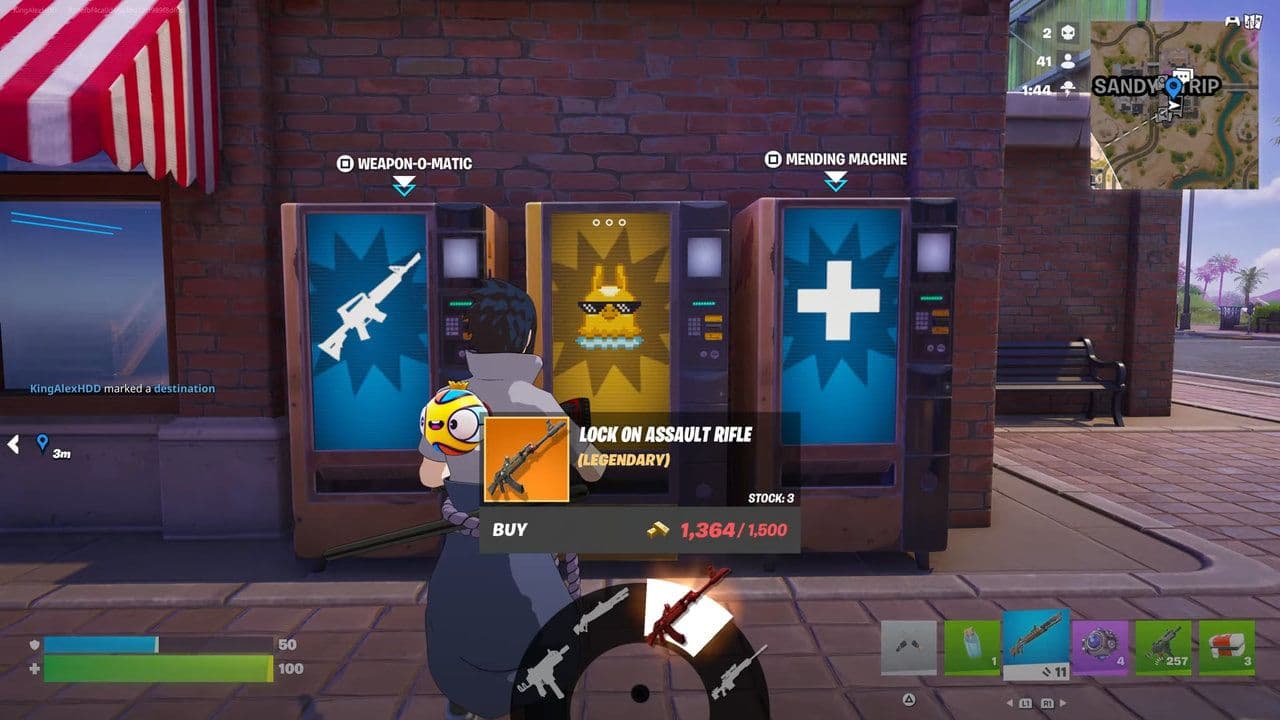Click the storm timer icon
Viewport: 1280px width, 720px height.
point(1068,87)
